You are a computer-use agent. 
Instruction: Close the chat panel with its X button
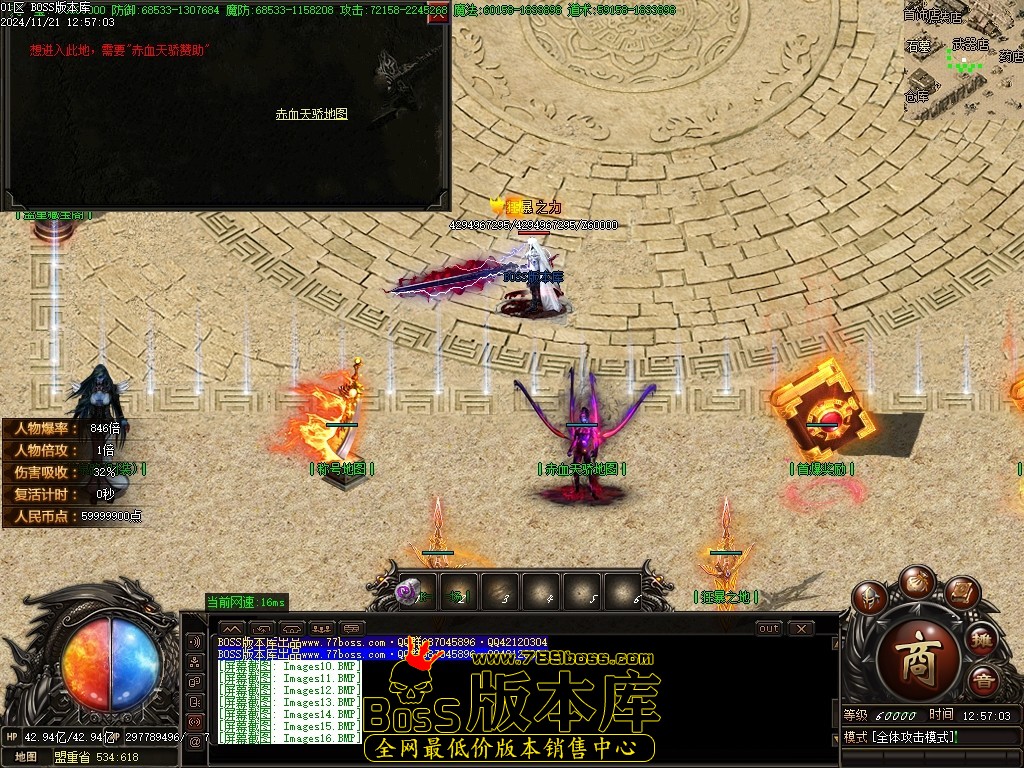click(x=800, y=628)
